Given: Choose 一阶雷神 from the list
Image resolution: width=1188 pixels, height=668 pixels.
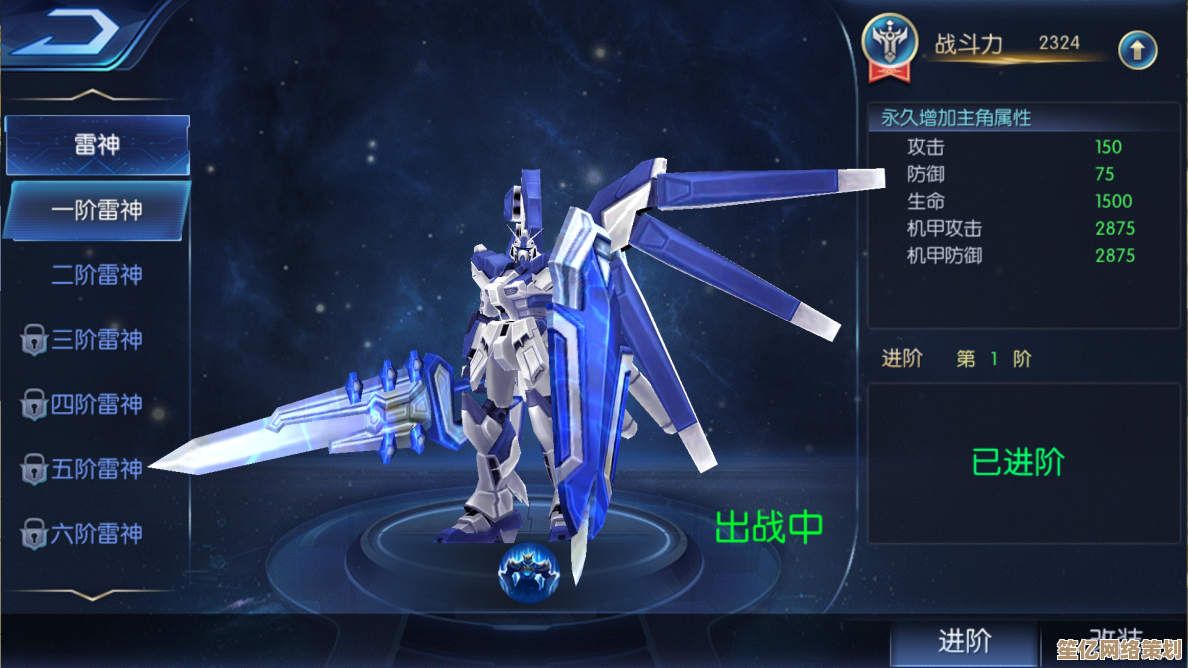Looking at the screenshot, I should [97, 210].
